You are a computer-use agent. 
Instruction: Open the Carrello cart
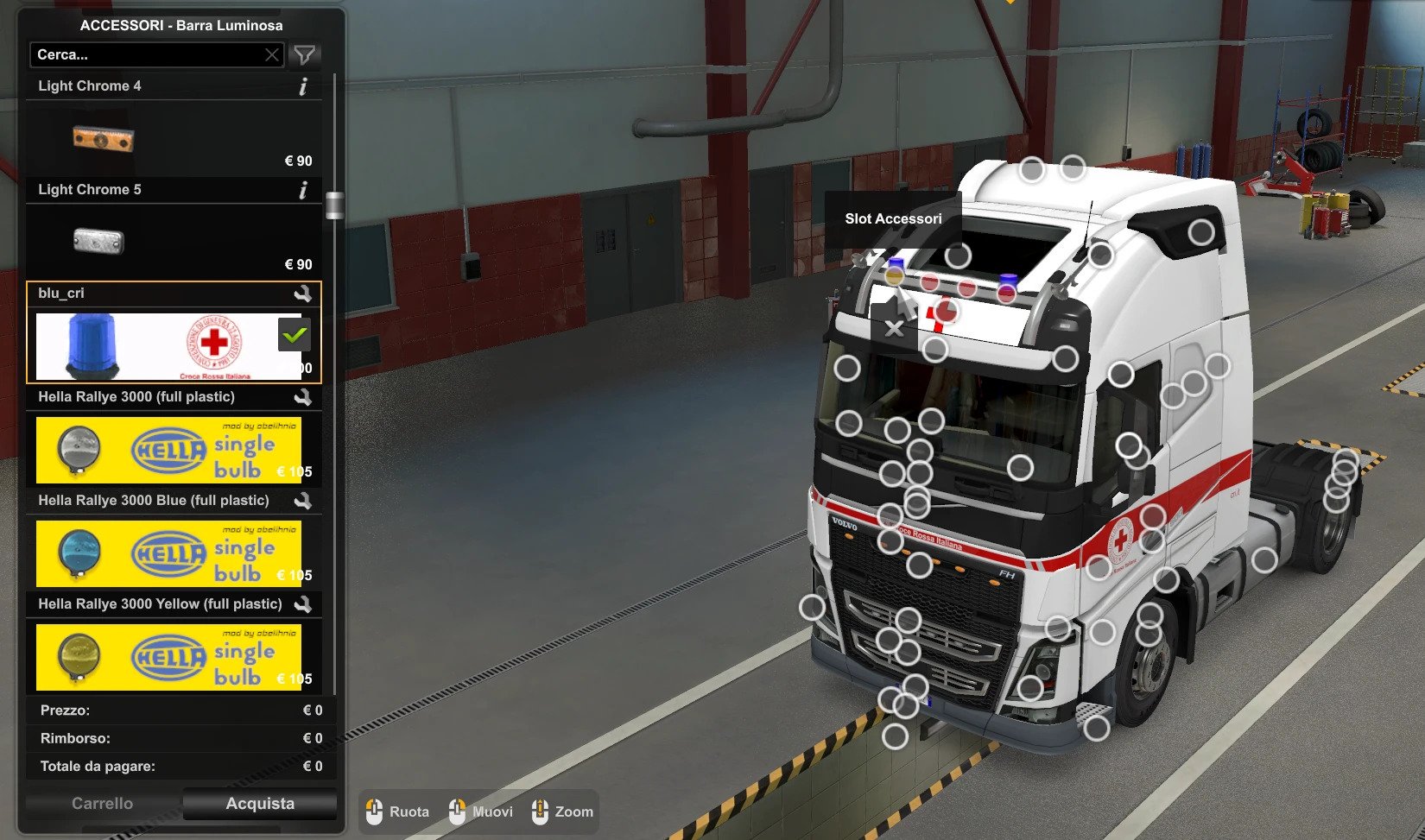point(102,804)
